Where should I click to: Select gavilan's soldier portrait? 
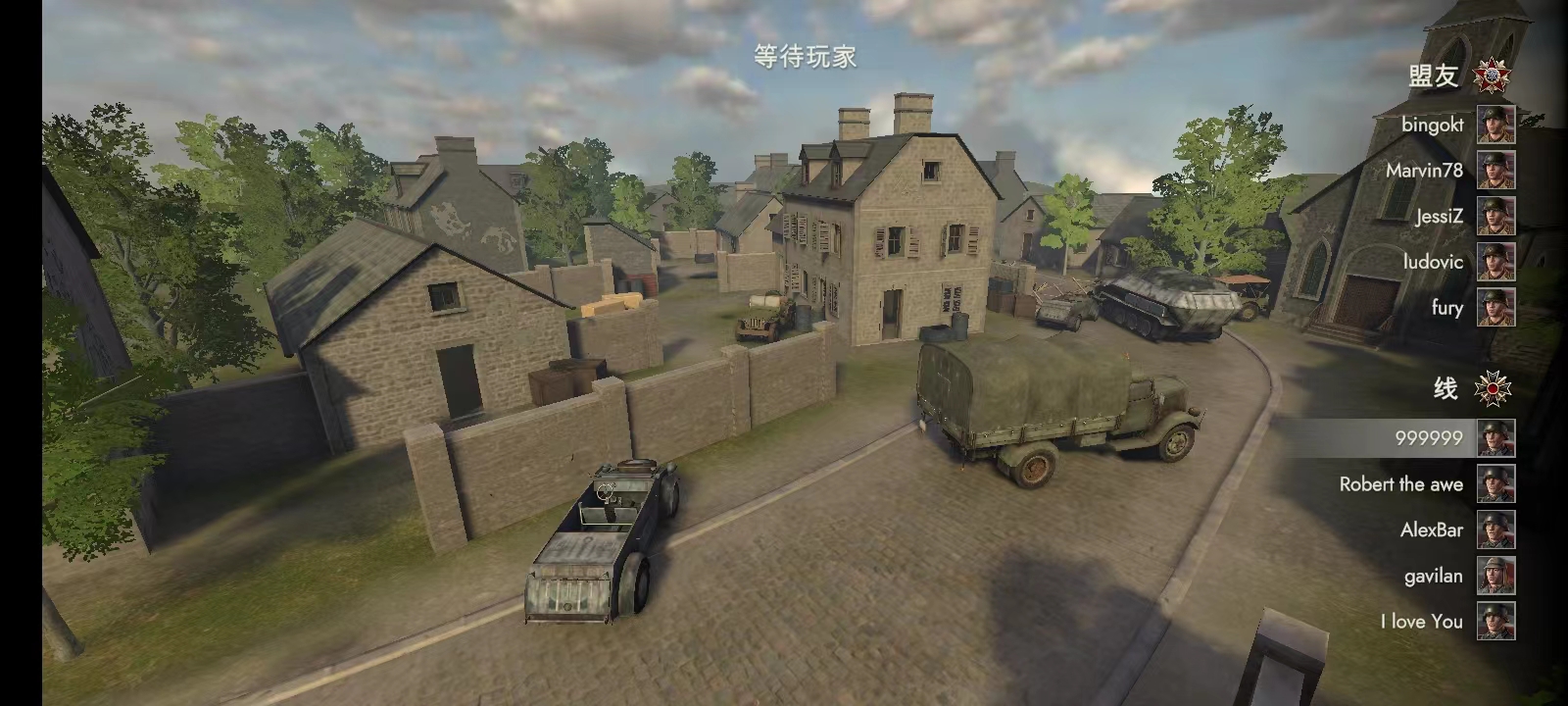pos(1494,576)
